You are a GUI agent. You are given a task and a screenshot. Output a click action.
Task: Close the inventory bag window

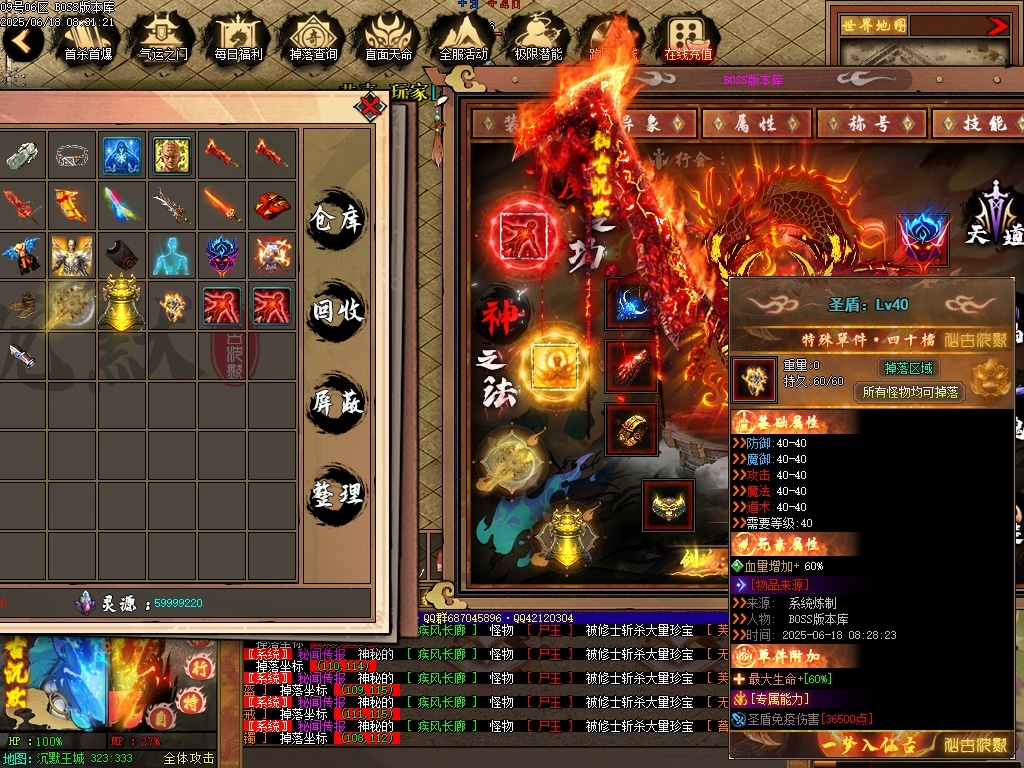371,104
